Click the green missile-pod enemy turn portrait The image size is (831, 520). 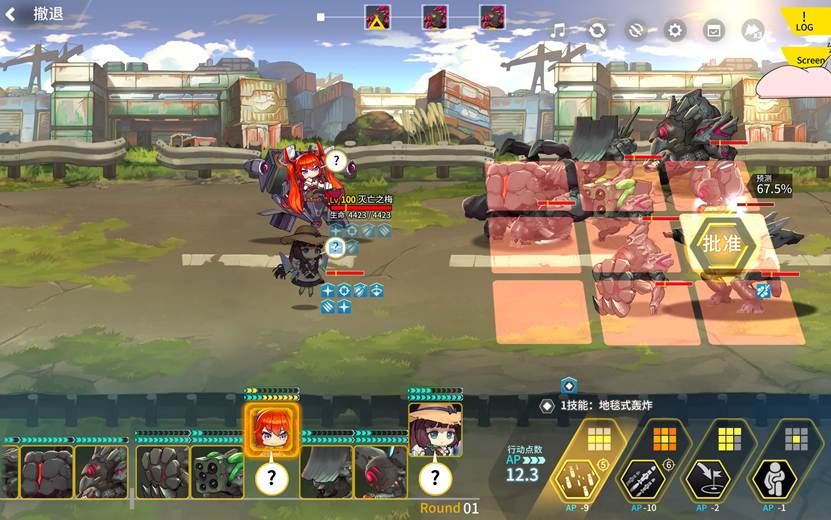[x=217, y=472]
